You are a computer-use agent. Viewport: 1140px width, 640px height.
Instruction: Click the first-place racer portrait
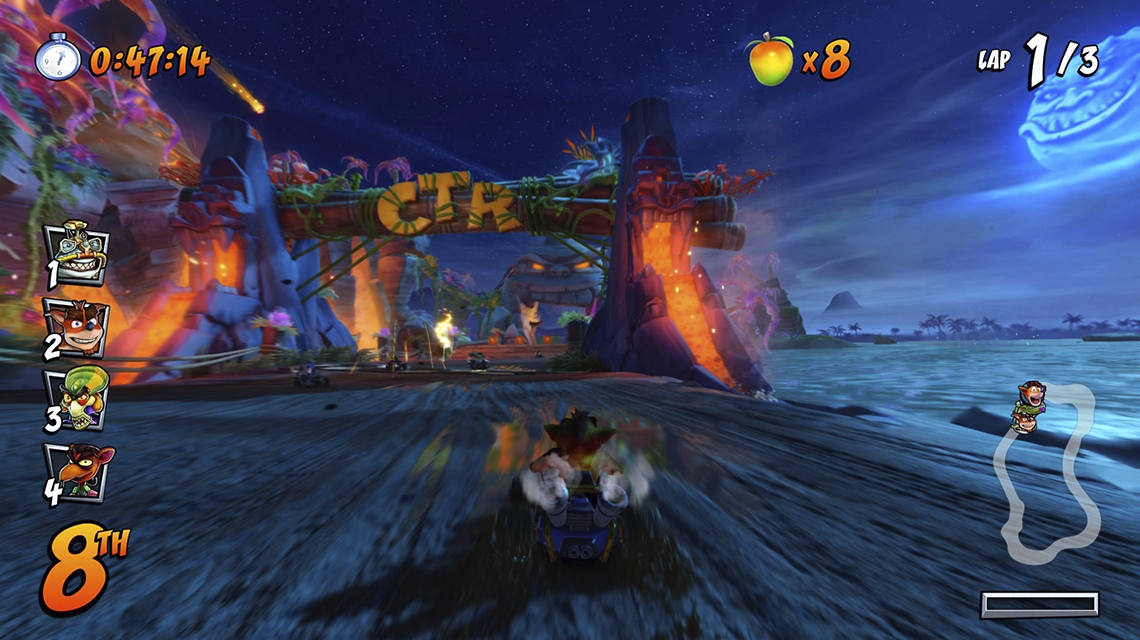pos(78,251)
